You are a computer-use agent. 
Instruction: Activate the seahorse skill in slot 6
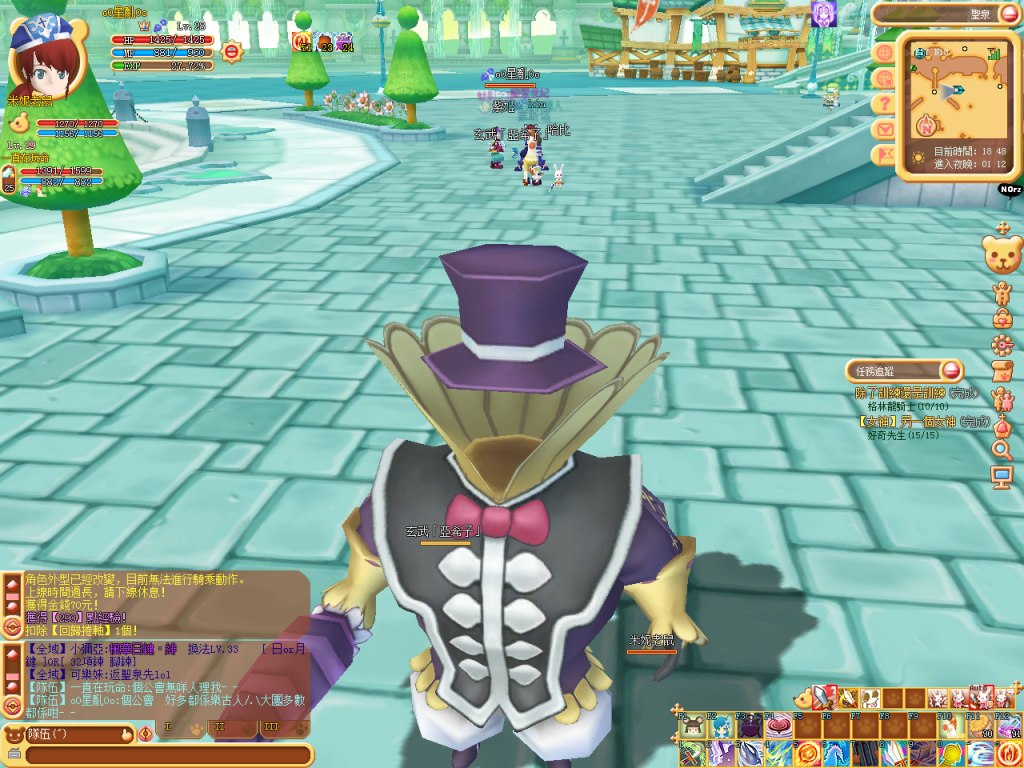tap(837, 753)
